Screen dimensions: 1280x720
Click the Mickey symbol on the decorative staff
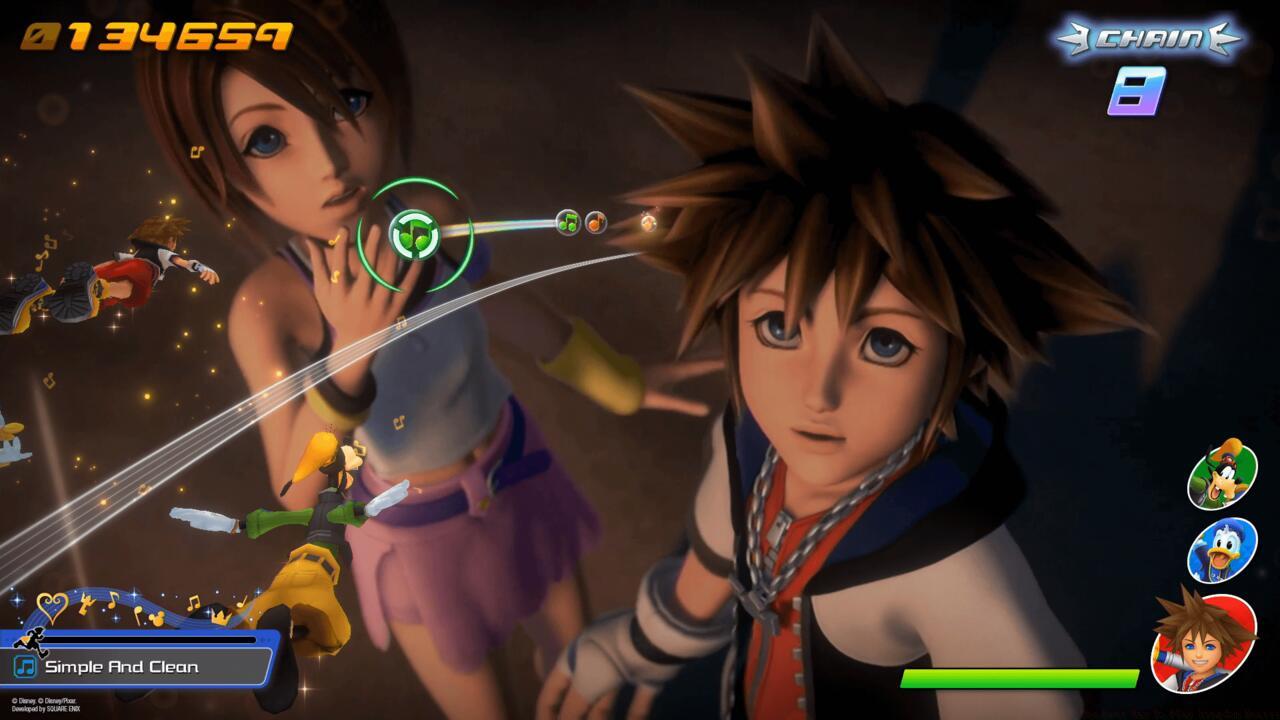tap(157, 617)
